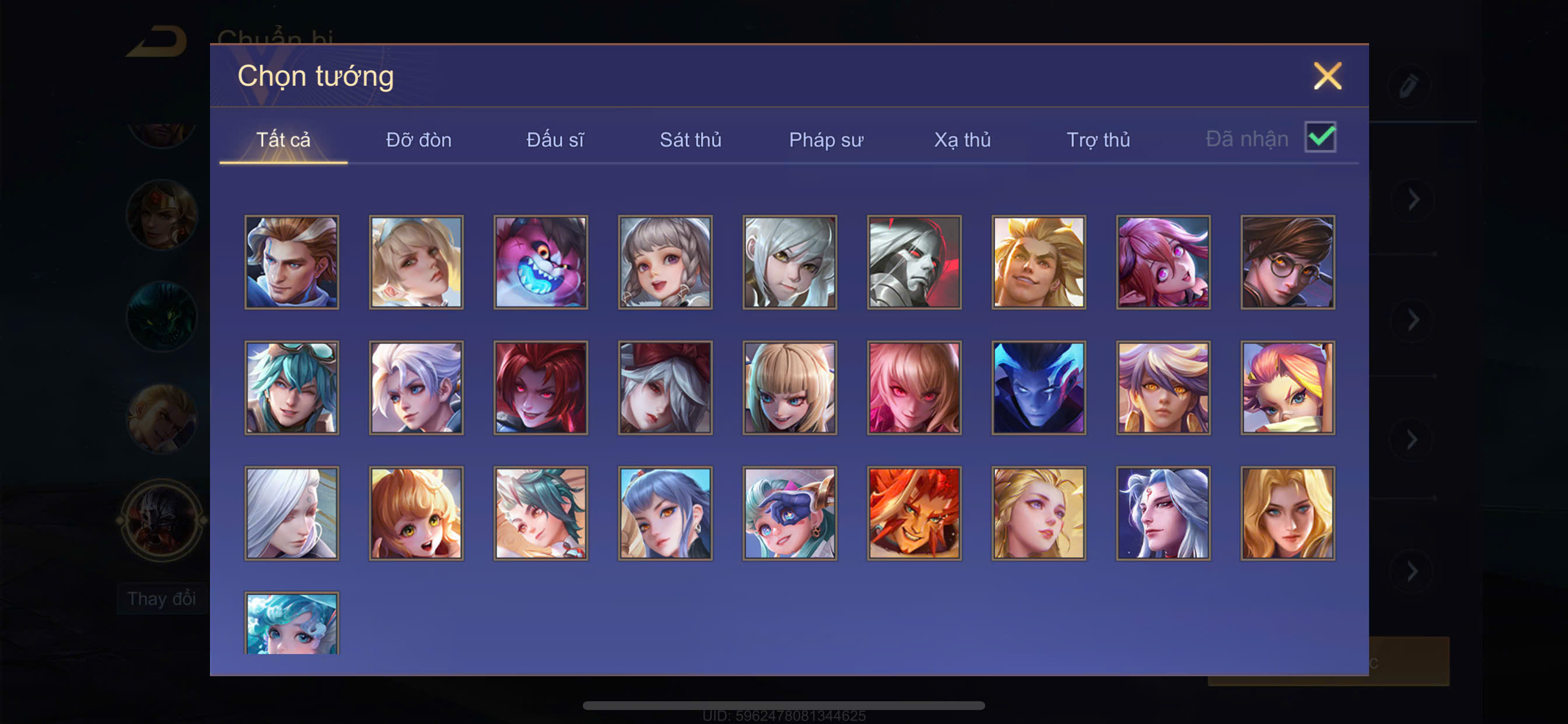Choose the grey armored red-eyed hero
The height and width of the screenshot is (724, 1568).
914,262
